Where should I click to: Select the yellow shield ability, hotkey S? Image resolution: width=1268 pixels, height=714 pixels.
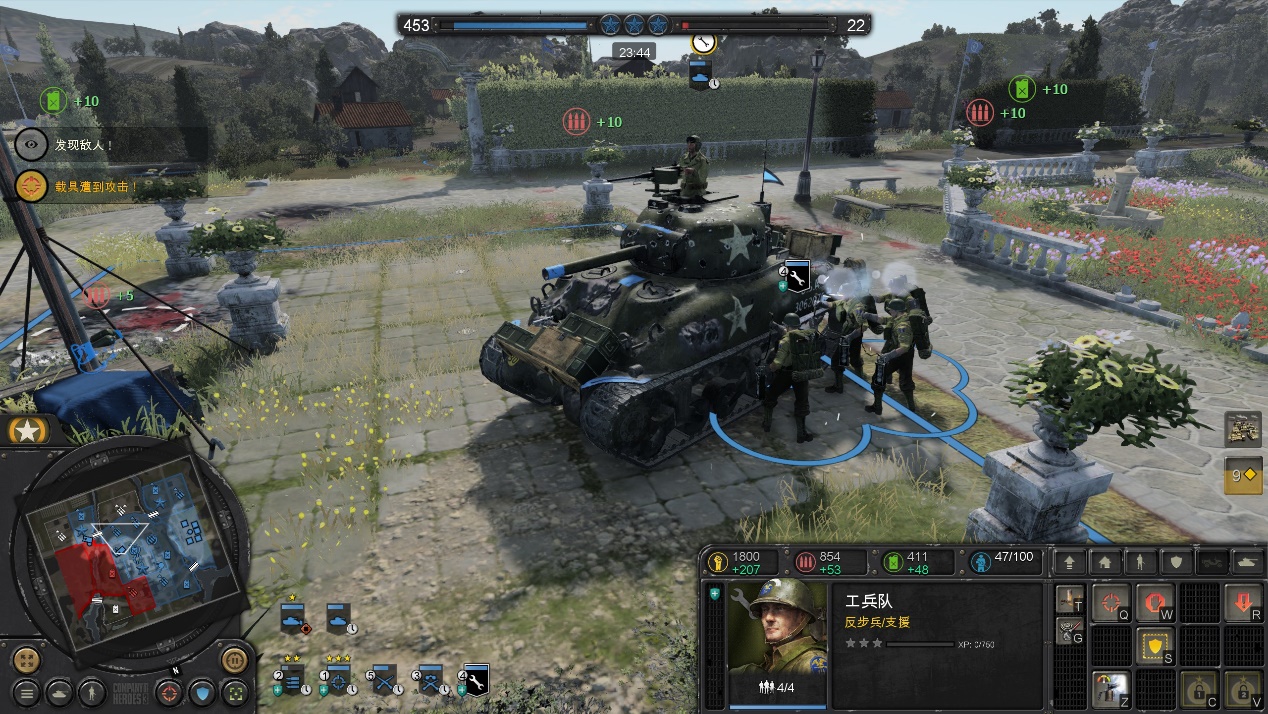pyautogui.click(x=1155, y=647)
